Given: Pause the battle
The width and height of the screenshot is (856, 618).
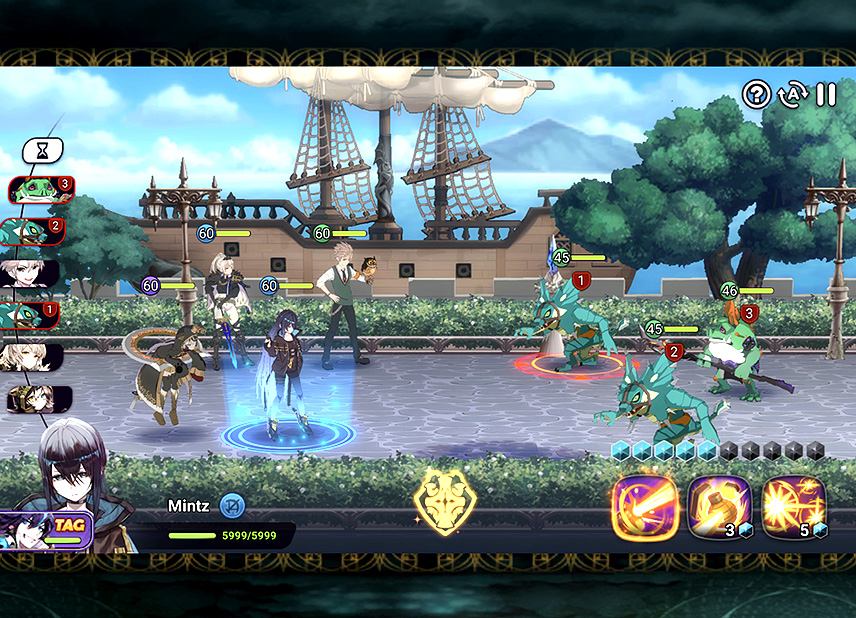Looking at the screenshot, I should click(826, 95).
